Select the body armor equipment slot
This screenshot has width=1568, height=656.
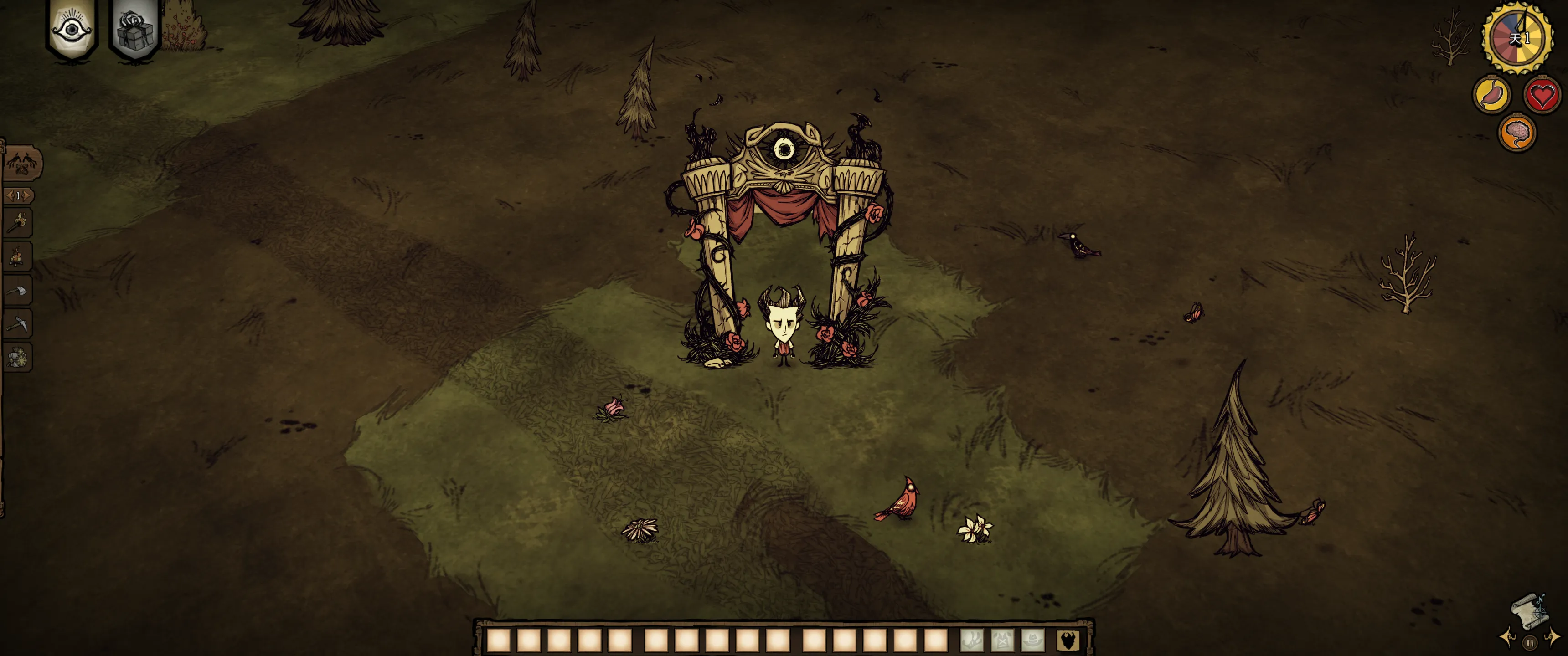pos(1002,640)
